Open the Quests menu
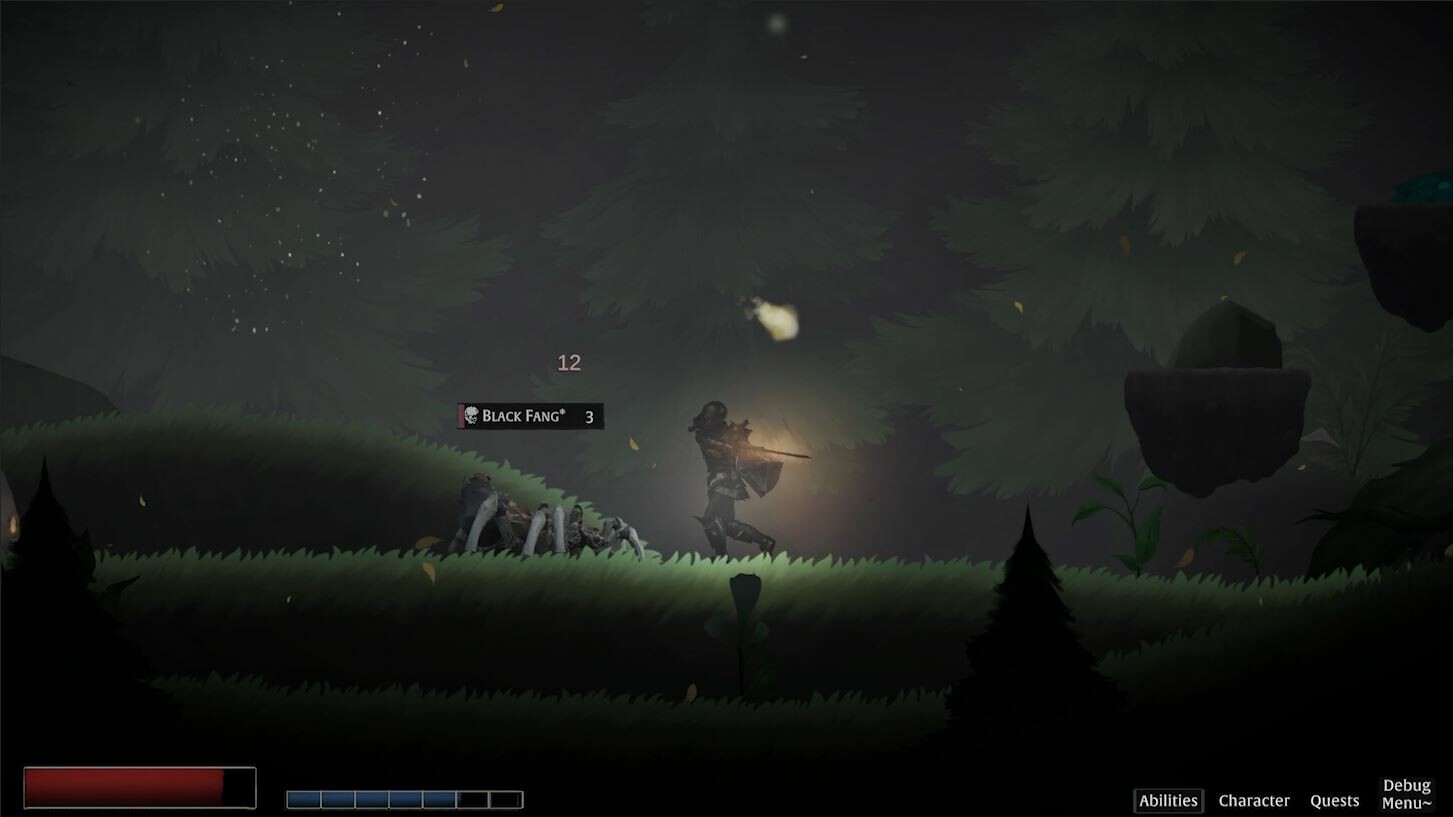The width and height of the screenshot is (1453, 817). pos(1334,800)
